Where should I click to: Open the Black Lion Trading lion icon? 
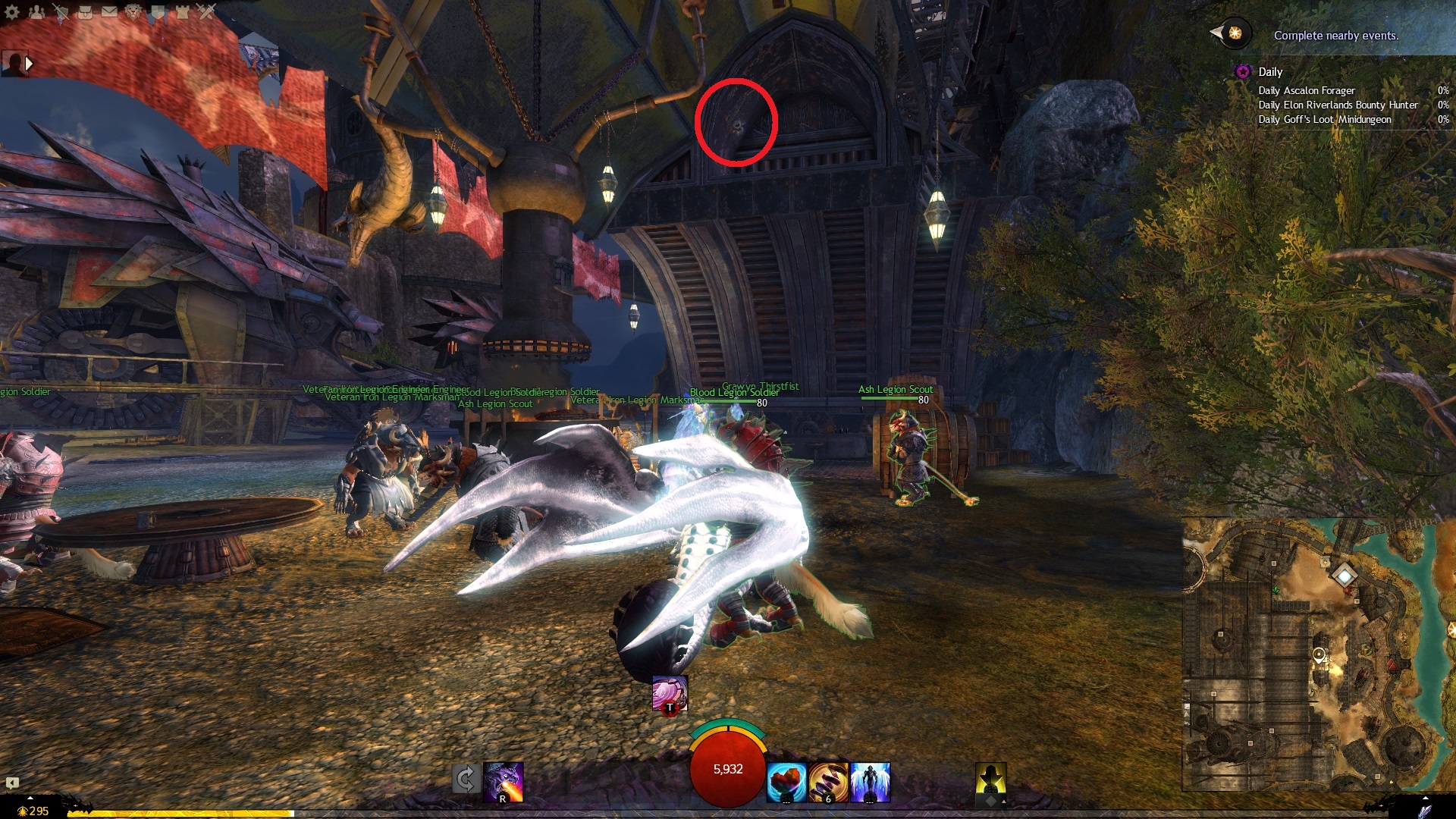coord(133,11)
